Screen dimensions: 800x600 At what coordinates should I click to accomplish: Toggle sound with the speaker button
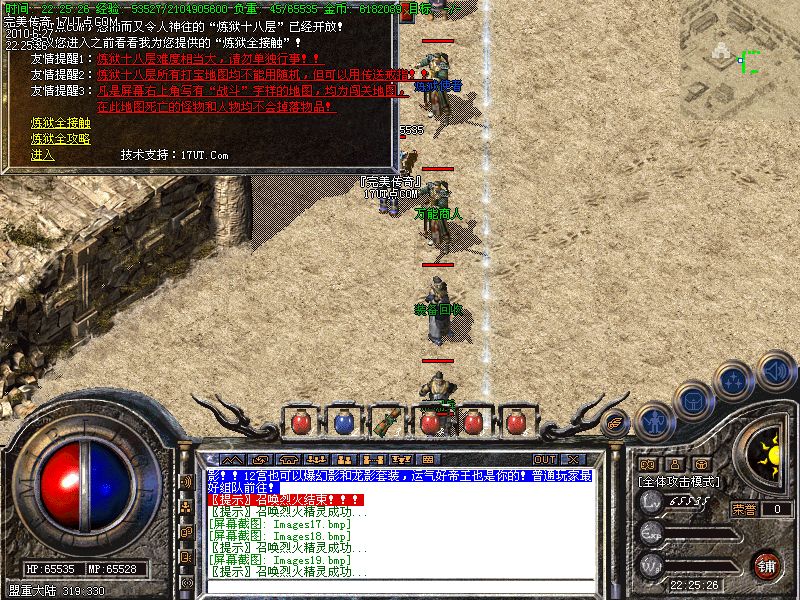(774, 371)
